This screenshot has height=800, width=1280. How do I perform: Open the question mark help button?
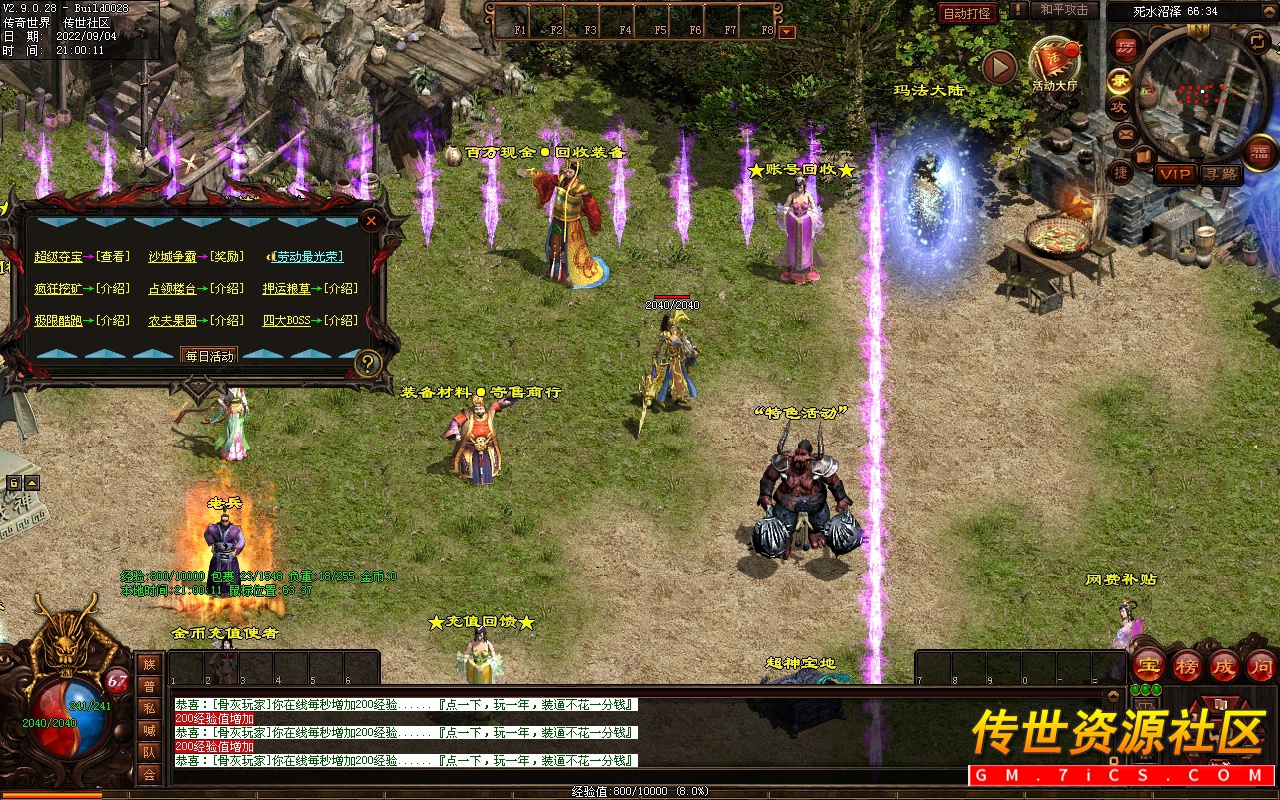368,363
